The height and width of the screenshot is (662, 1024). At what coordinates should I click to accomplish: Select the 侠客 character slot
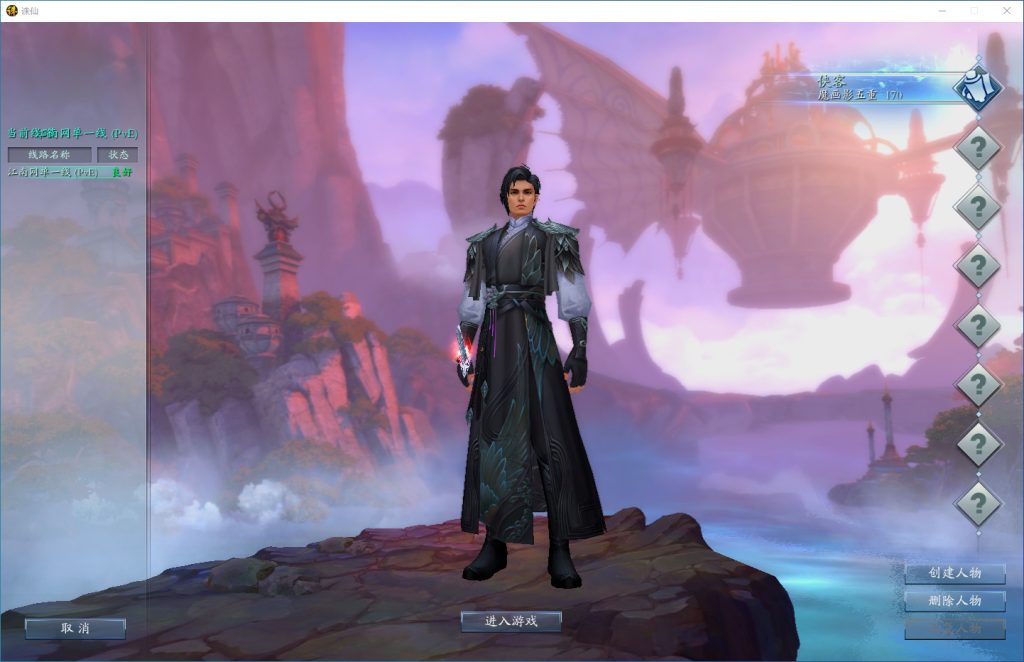870,87
